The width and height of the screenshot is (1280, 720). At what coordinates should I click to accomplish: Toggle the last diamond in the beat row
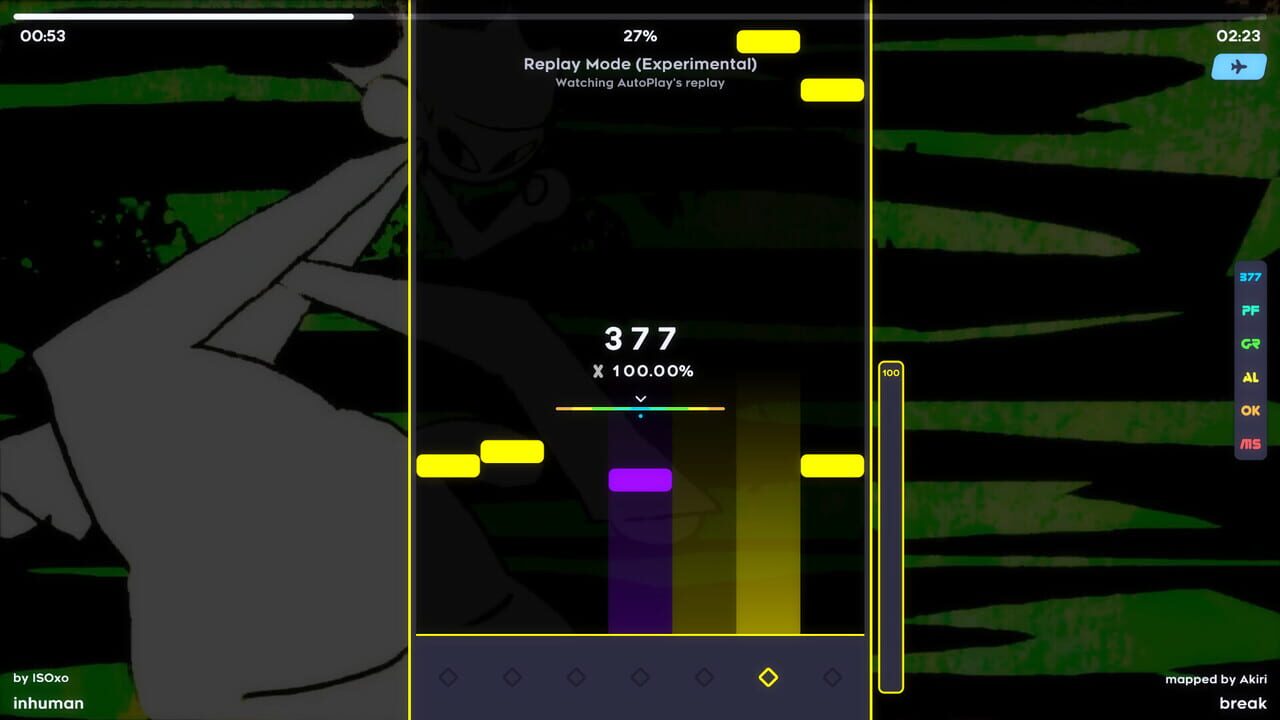coord(832,677)
